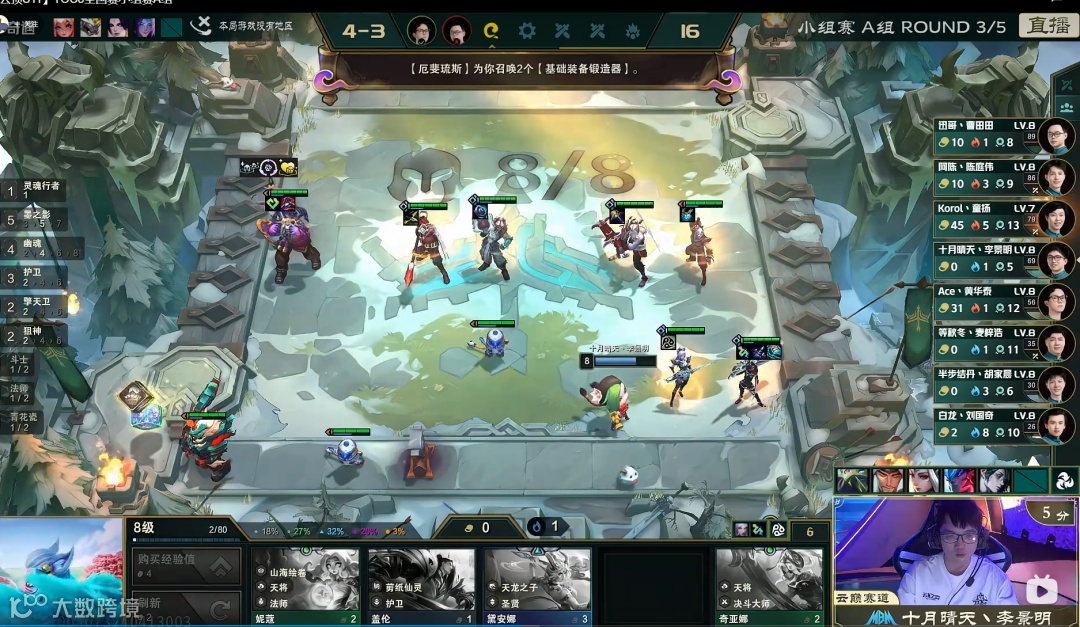Image resolution: width=1080 pixels, height=627 pixels.
Task: Buy 妮蔻 from the shop
Action: click(x=305, y=585)
